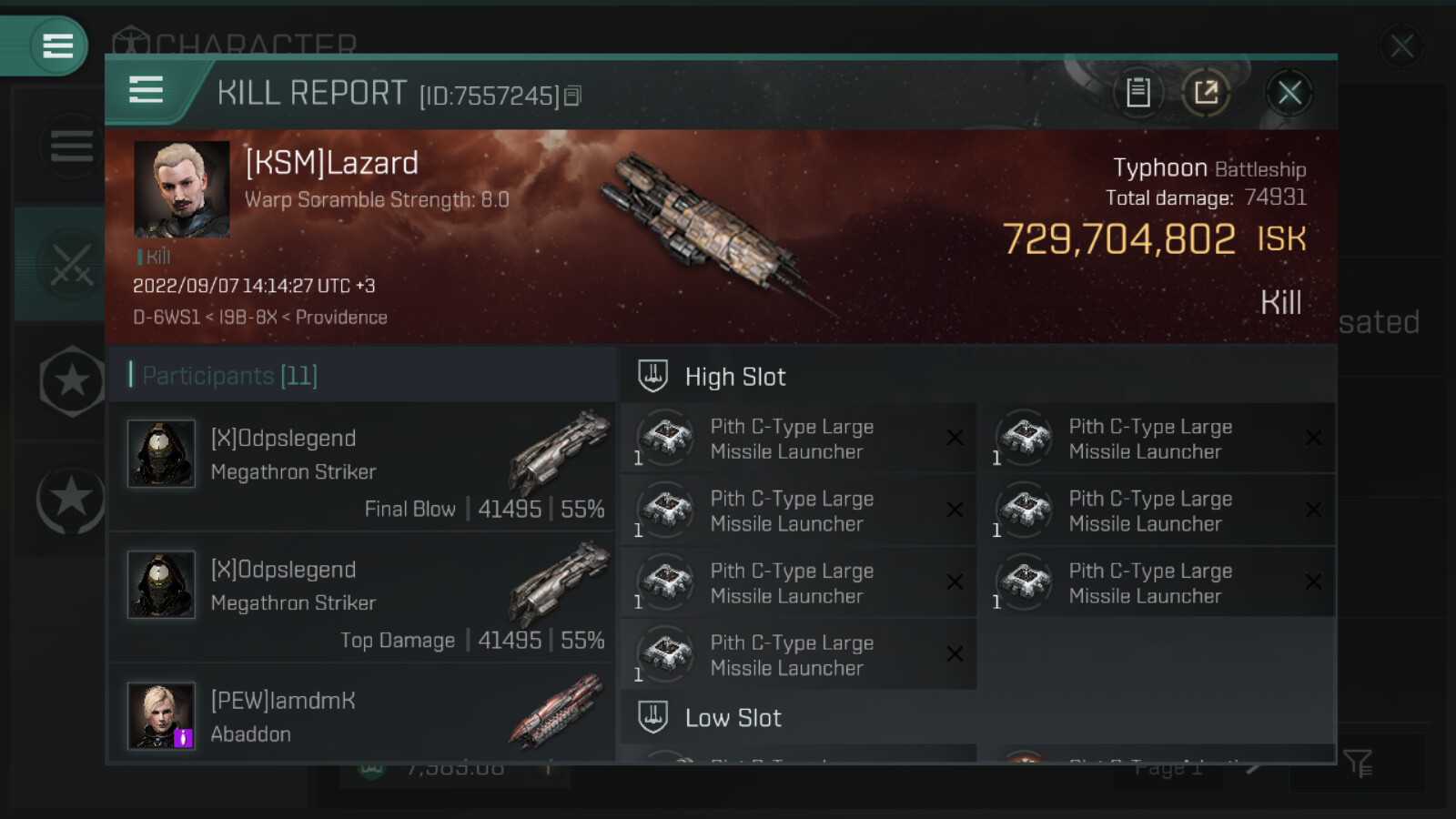Copy the kill report ID
Image resolution: width=1456 pixels, height=819 pixels.
[x=572, y=96]
